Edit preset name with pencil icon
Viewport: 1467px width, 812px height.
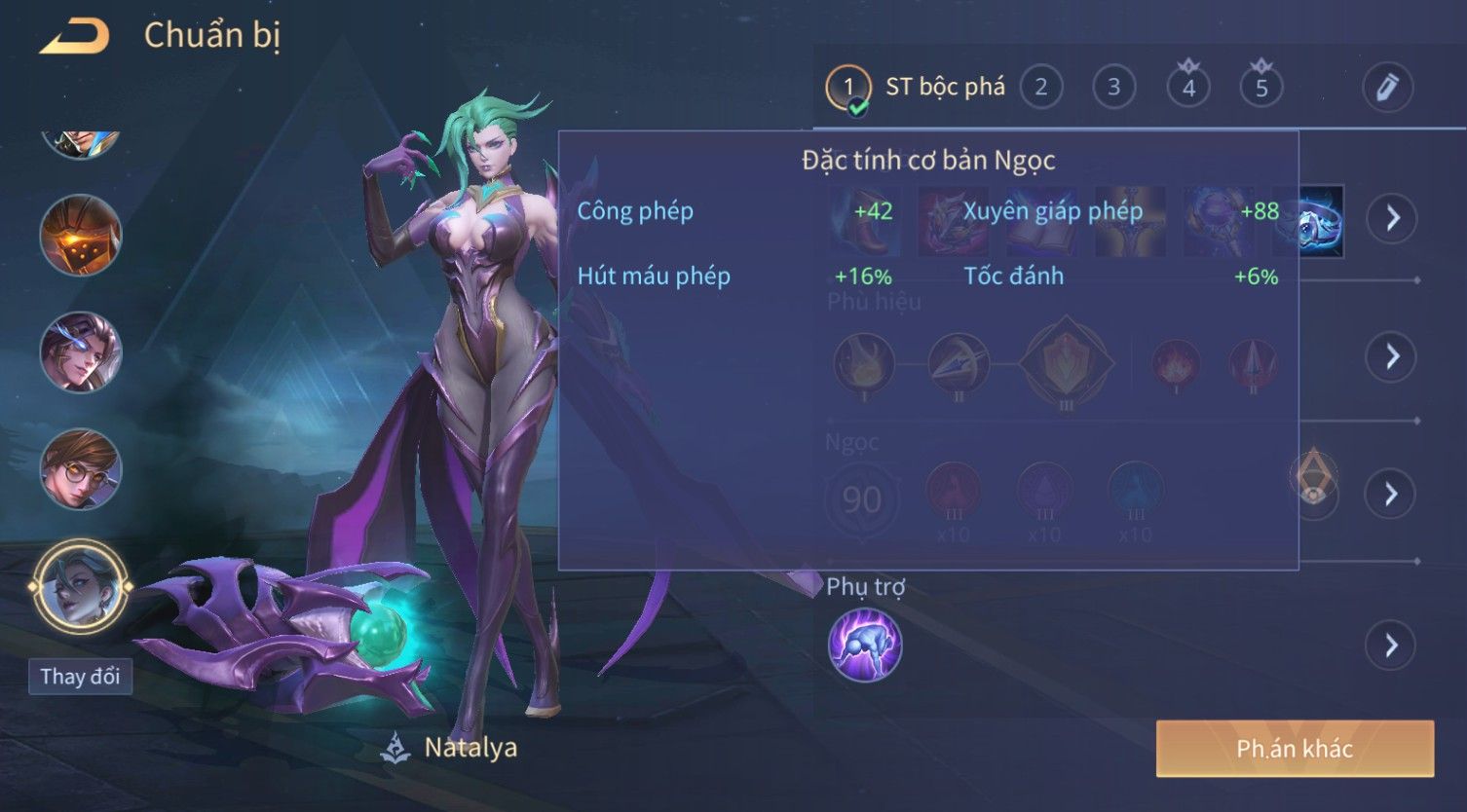click(1387, 88)
